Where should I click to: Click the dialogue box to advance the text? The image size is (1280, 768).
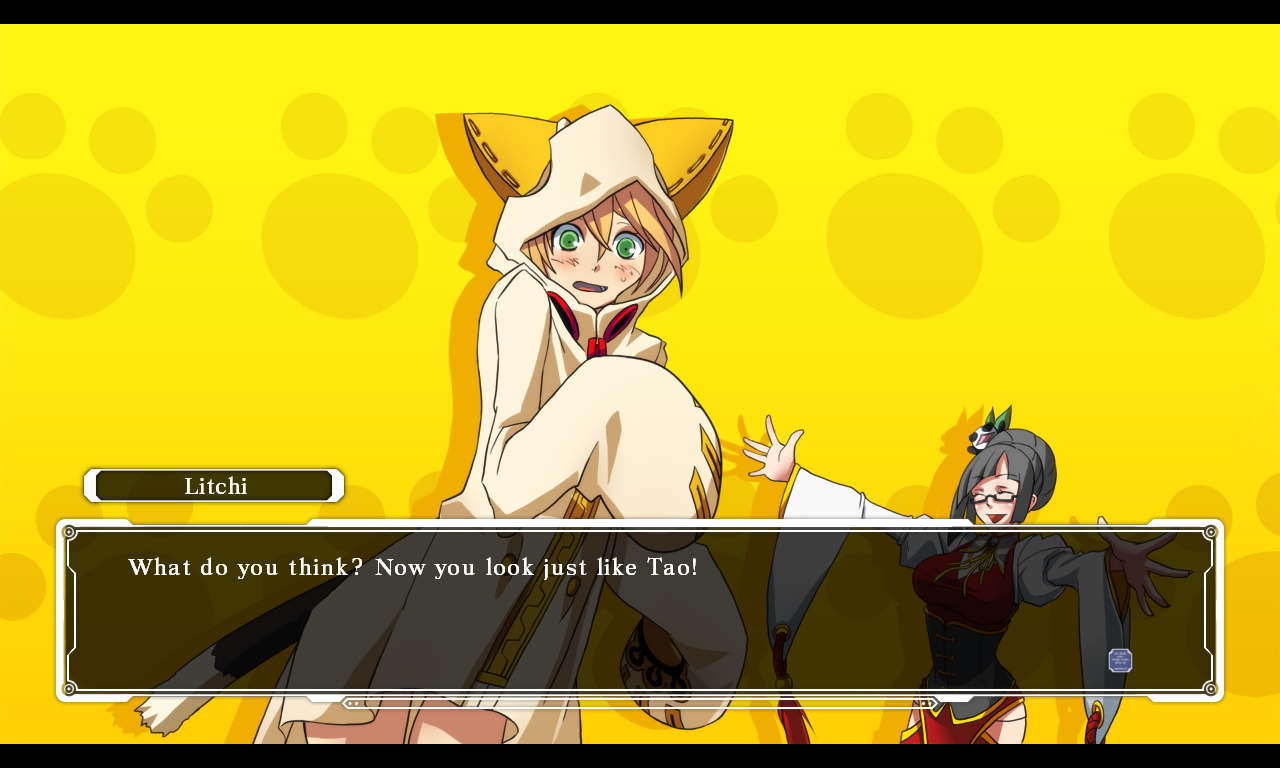pos(640,610)
